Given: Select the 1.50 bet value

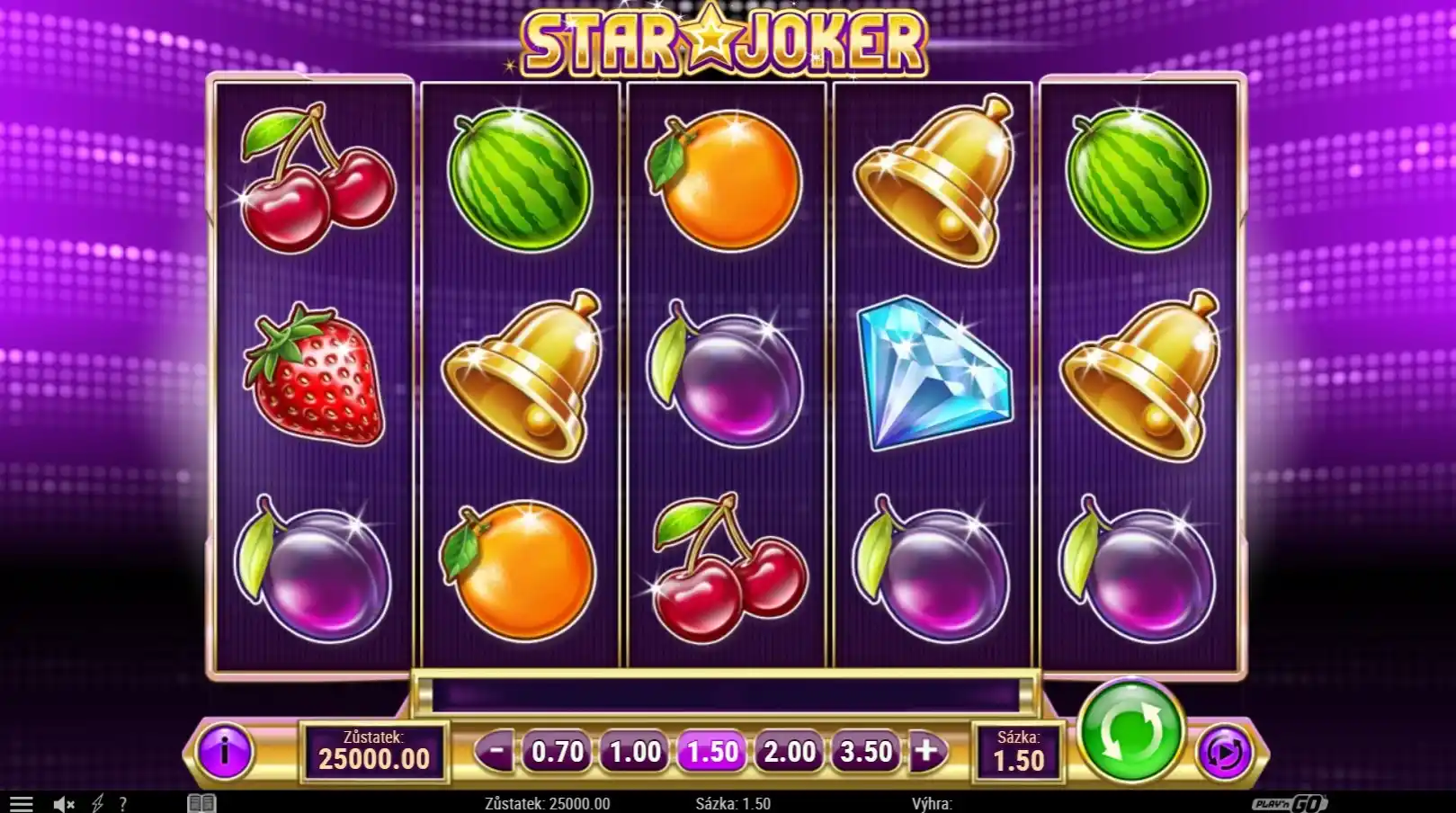Looking at the screenshot, I should click(x=712, y=751).
